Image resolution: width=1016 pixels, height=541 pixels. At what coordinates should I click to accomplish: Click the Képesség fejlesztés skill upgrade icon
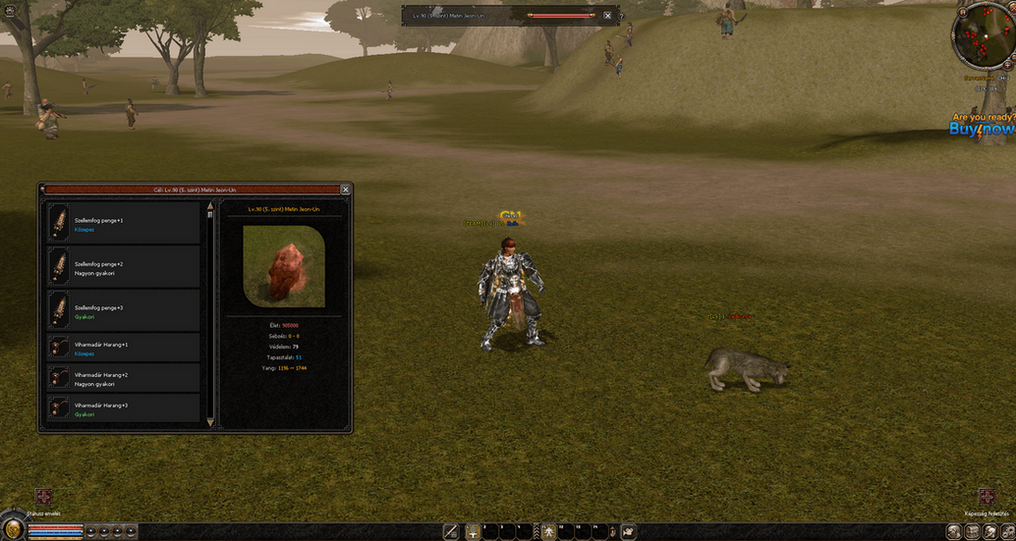[x=986, y=497]
